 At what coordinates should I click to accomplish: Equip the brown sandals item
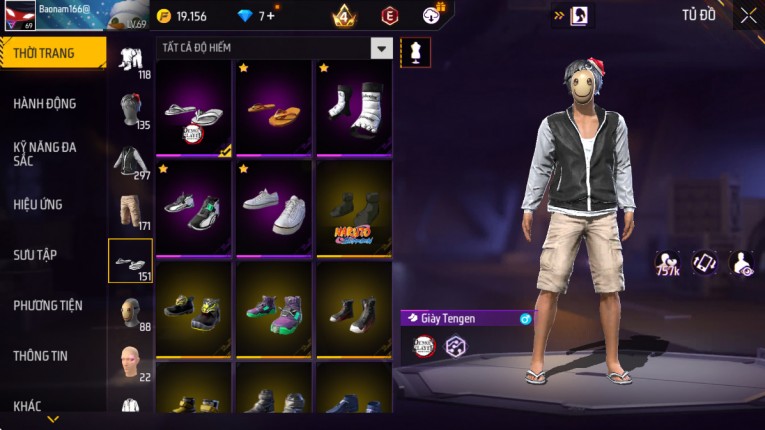click(274, 107)
